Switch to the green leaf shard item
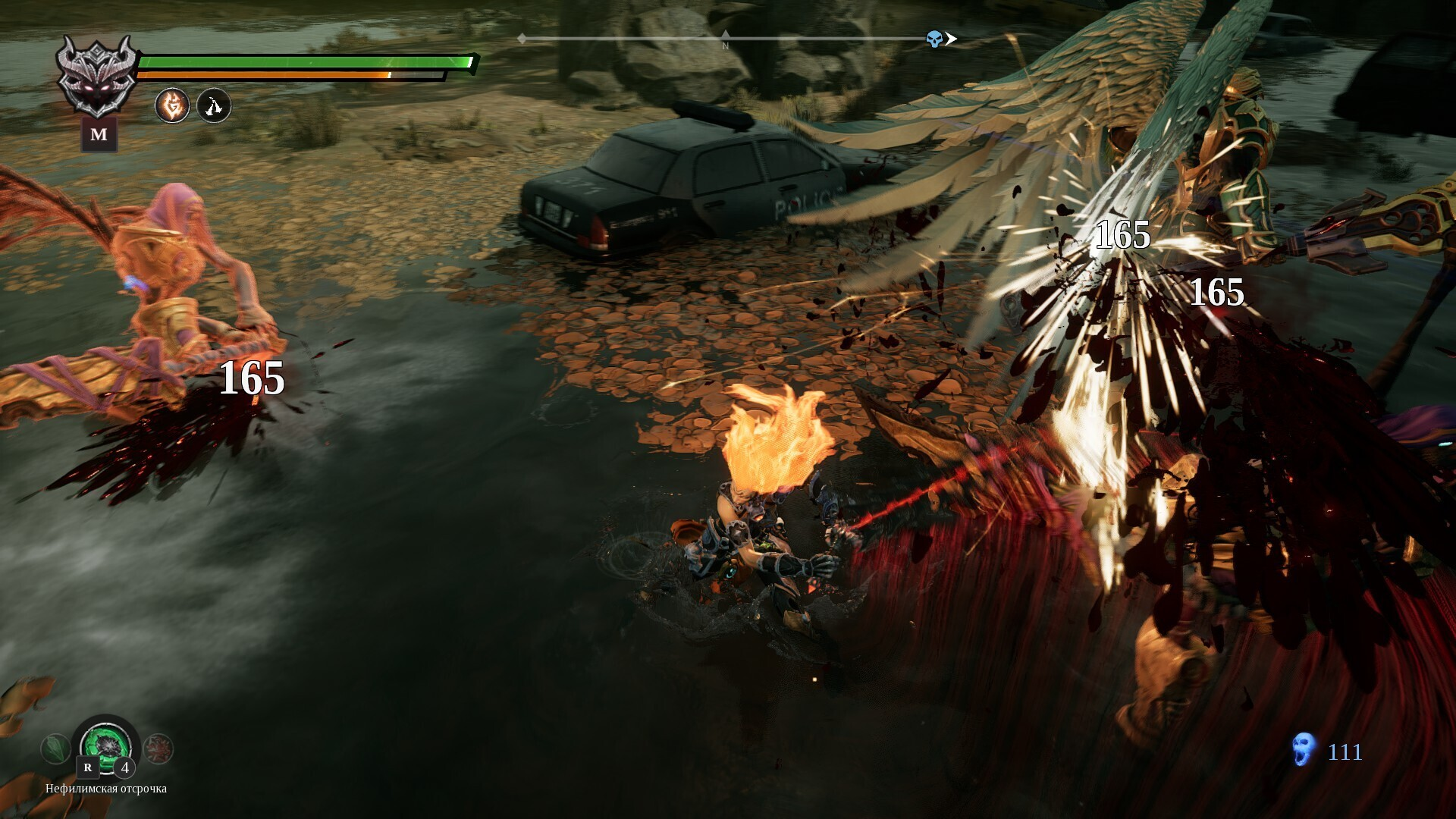 tap(55, 748)
